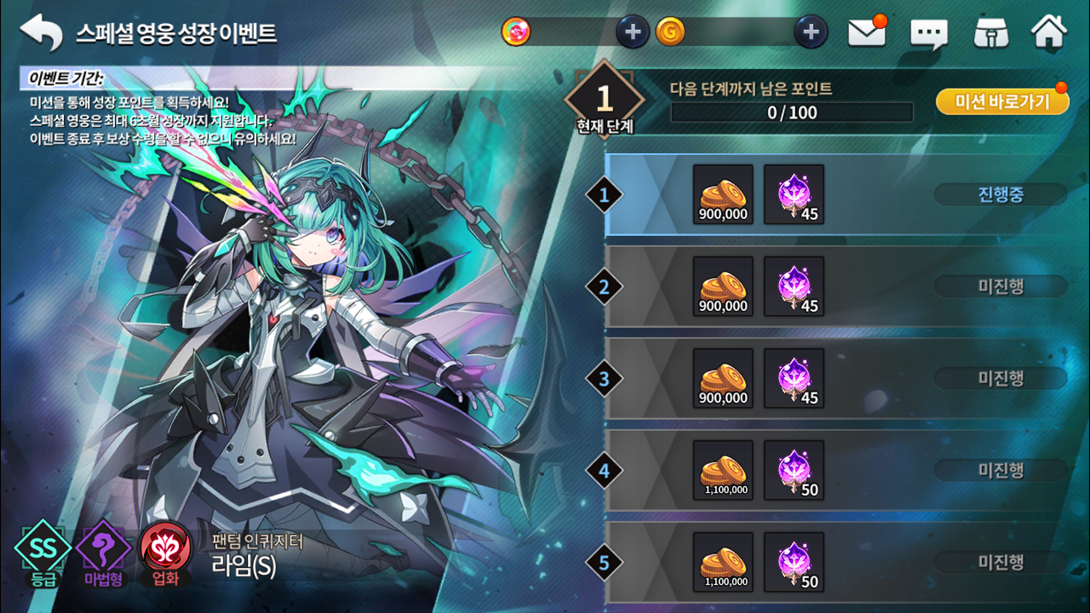Go back using the return arrow
The width and height of the screenshot is (1090, 613).
point(42,32)
